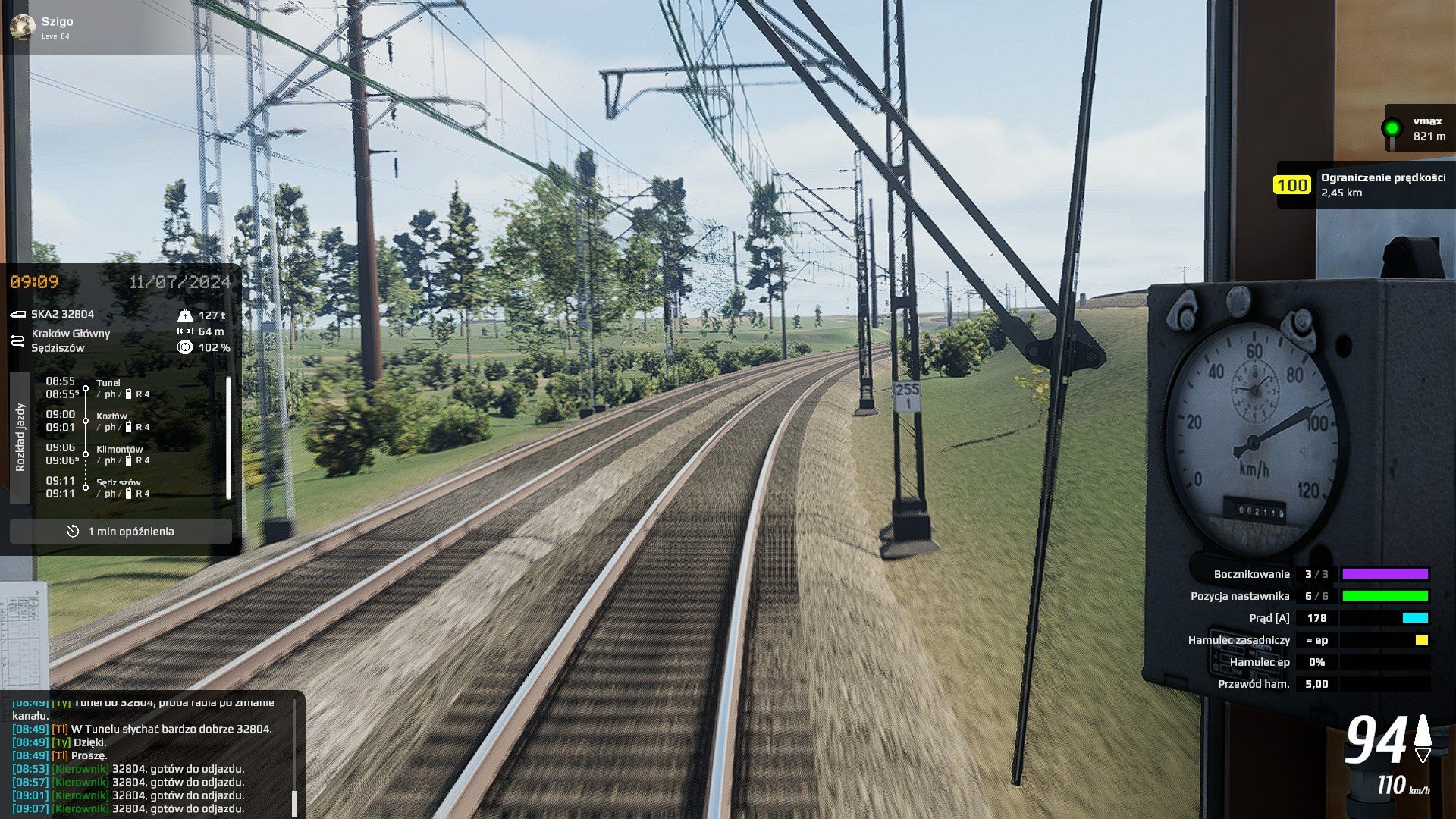This screenshot has width=1456, height=819.
Task: Open the Szigo player profile avatar
Action: click(22, 27)
